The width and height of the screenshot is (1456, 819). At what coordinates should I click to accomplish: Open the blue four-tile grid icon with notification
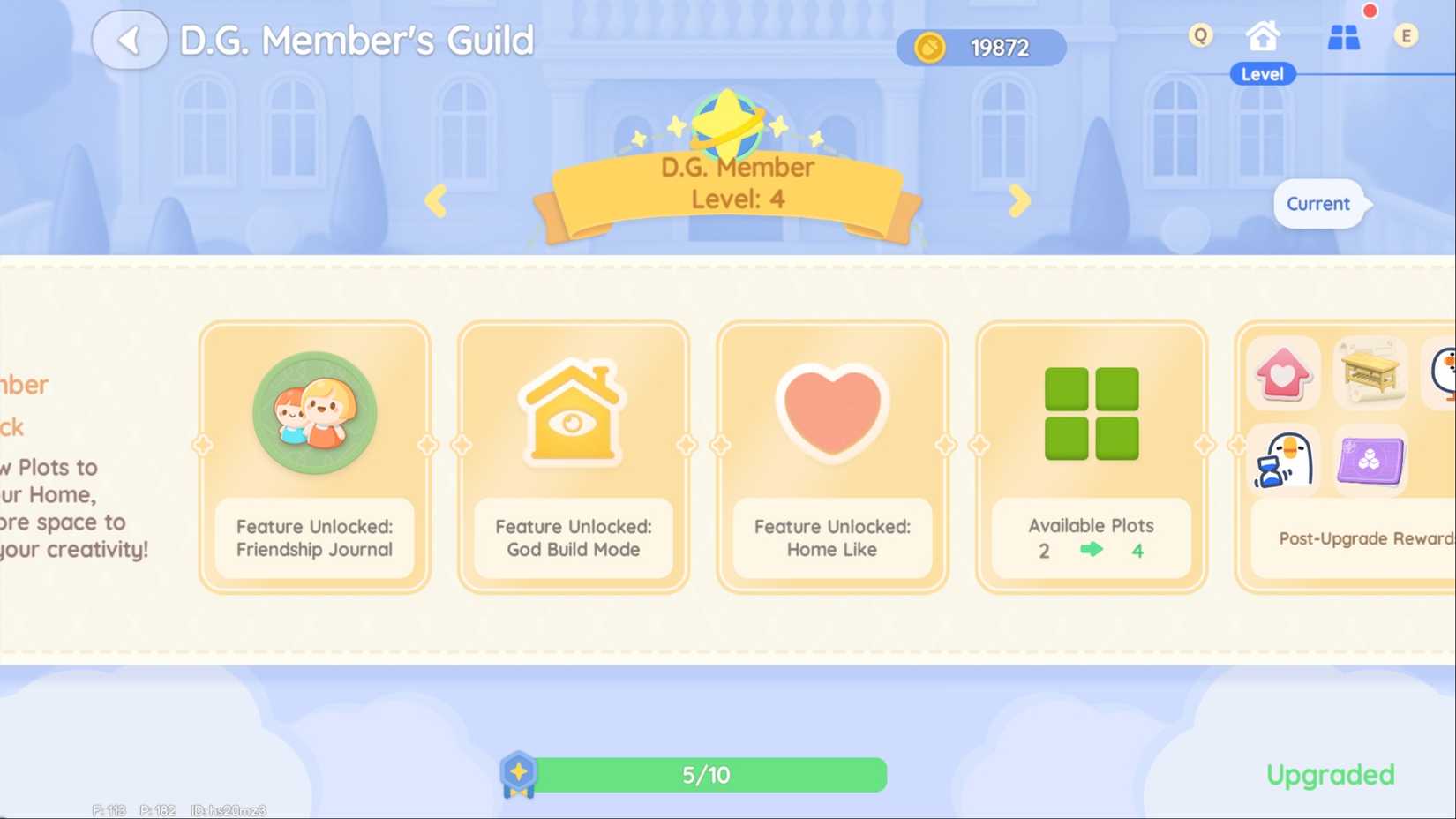[x=1344, y=38]
